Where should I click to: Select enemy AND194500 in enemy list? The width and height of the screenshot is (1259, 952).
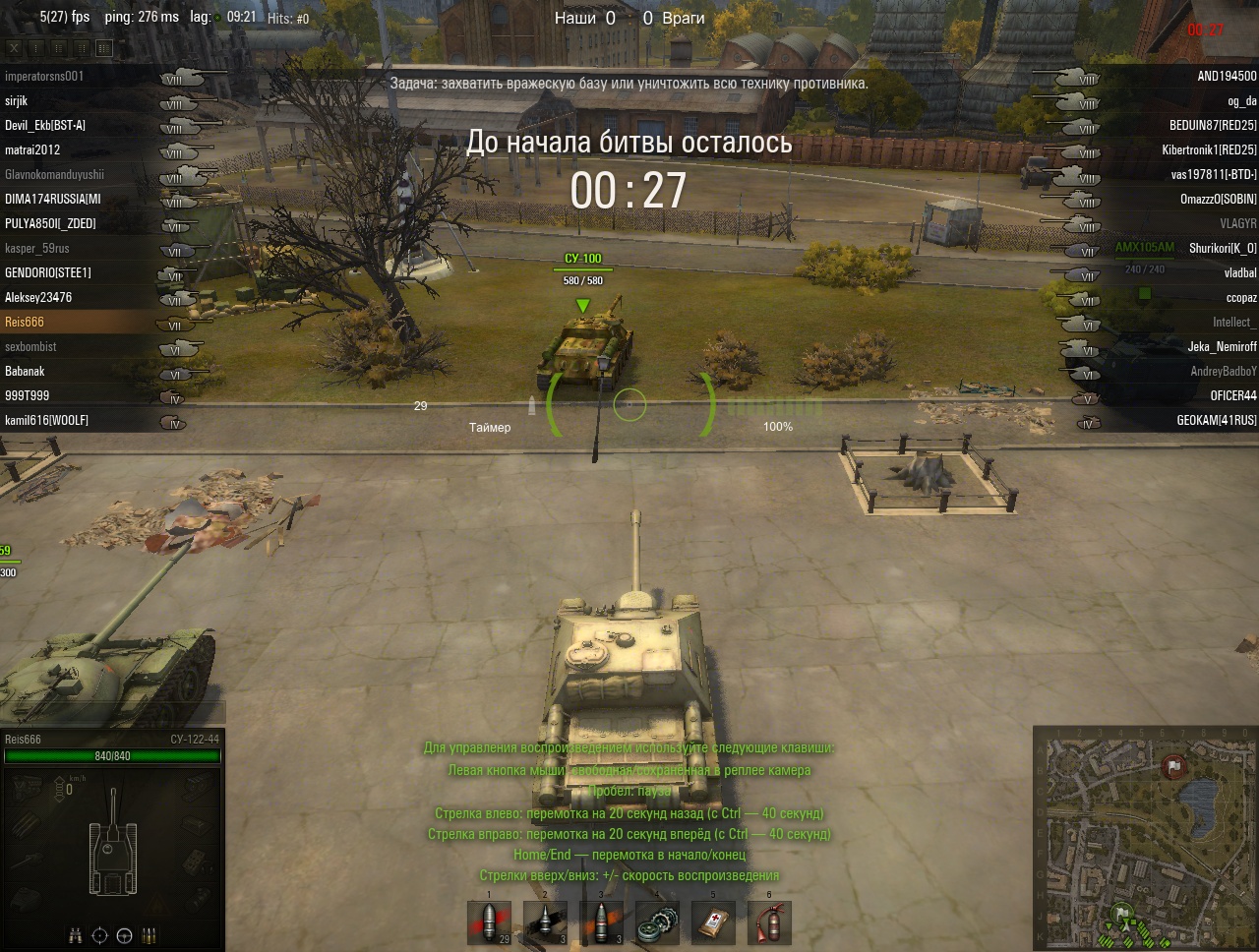pyautogui.click(x=1227, y=76)
